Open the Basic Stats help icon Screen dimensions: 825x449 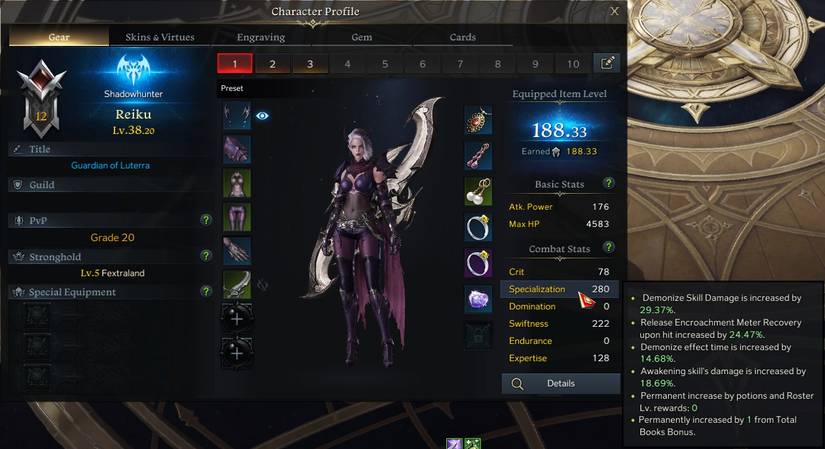pos(608,184)
